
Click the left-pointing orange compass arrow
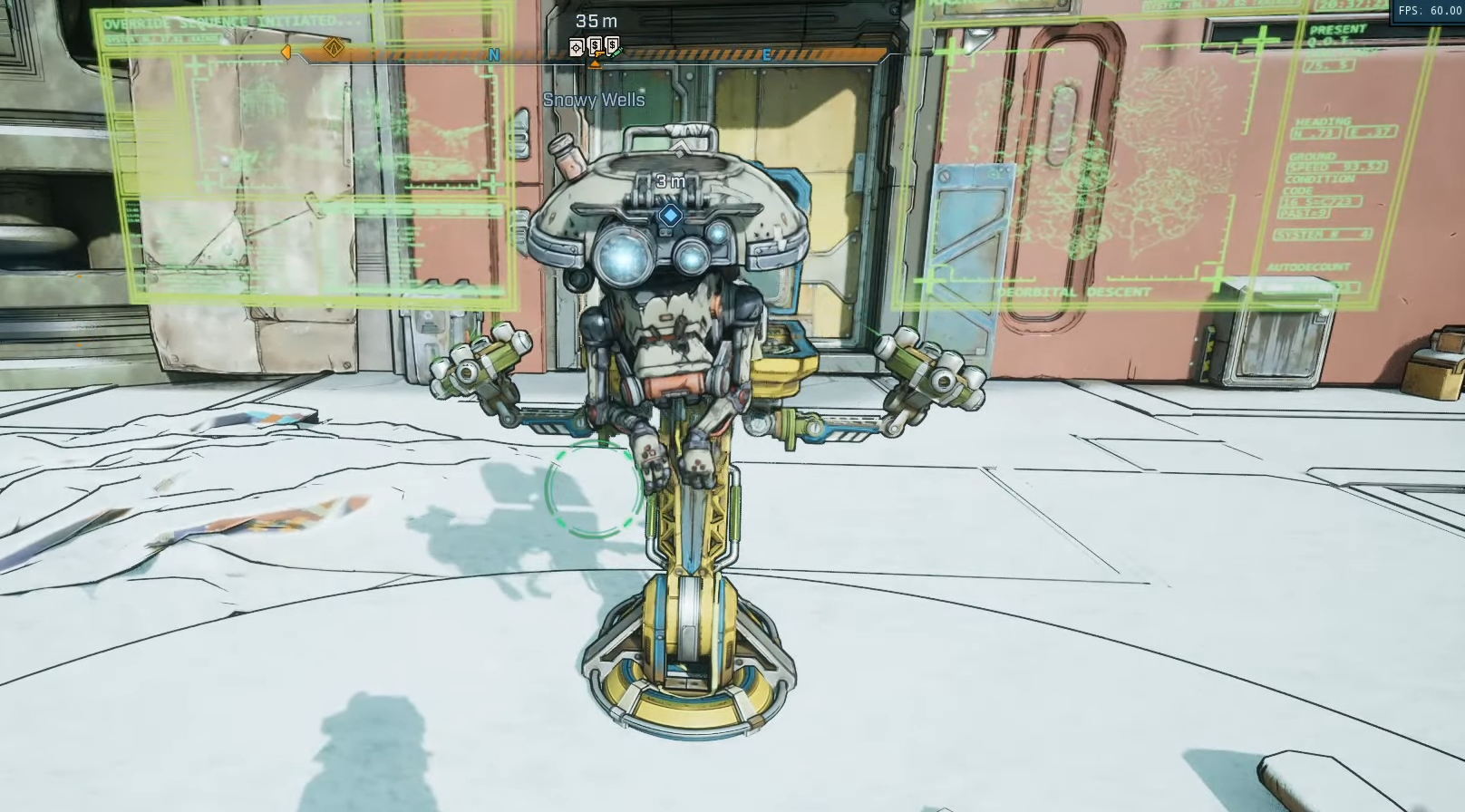(x=286, y=52)
